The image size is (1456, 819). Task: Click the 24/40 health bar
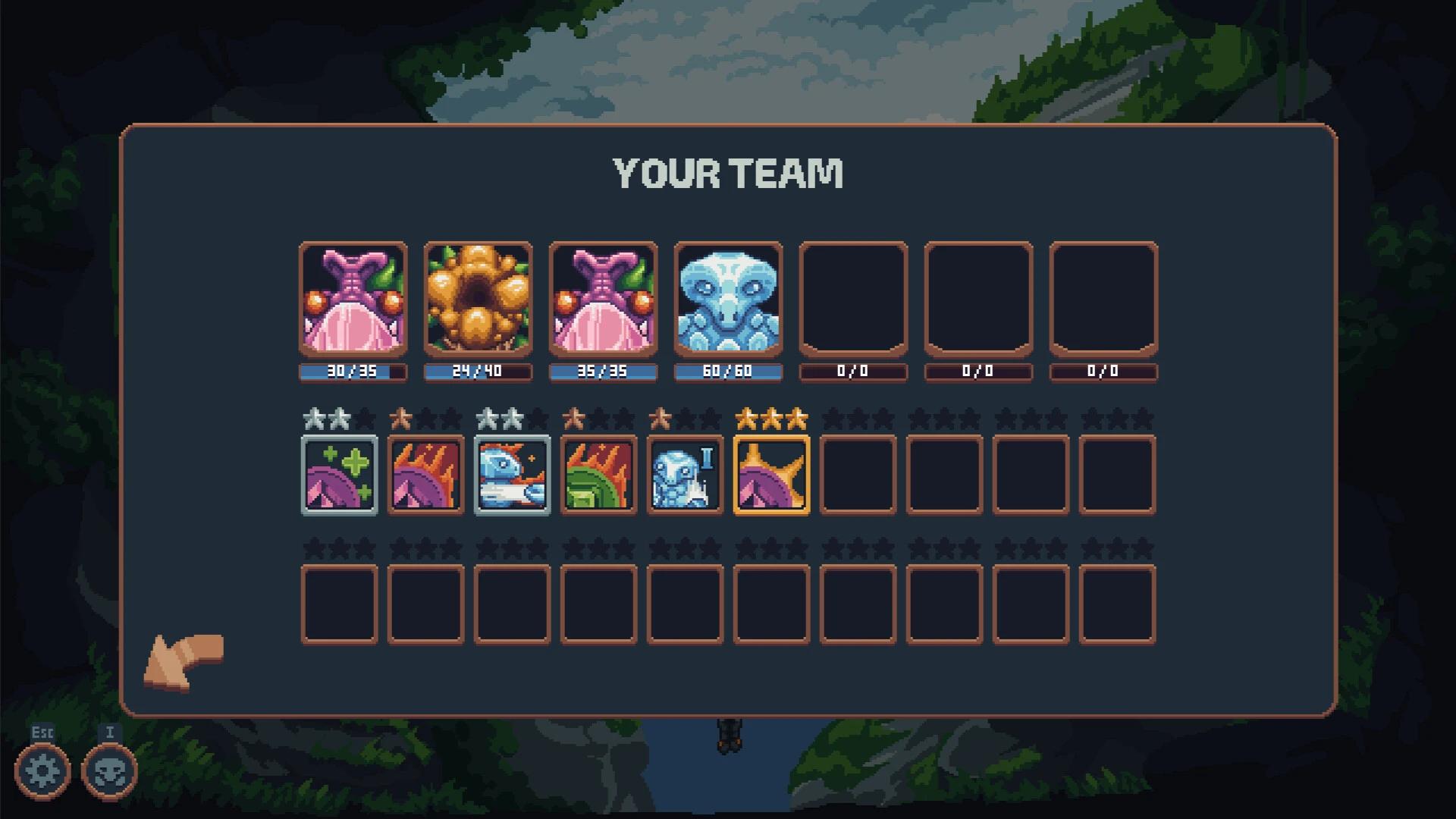click(x=479, y=372)
